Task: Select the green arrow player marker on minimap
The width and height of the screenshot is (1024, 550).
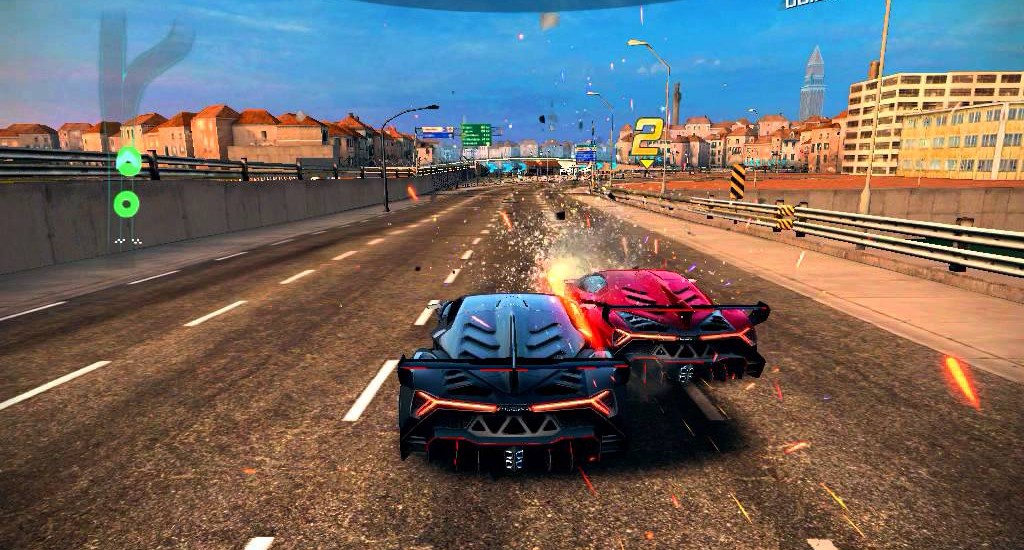Action: [128, 160]
